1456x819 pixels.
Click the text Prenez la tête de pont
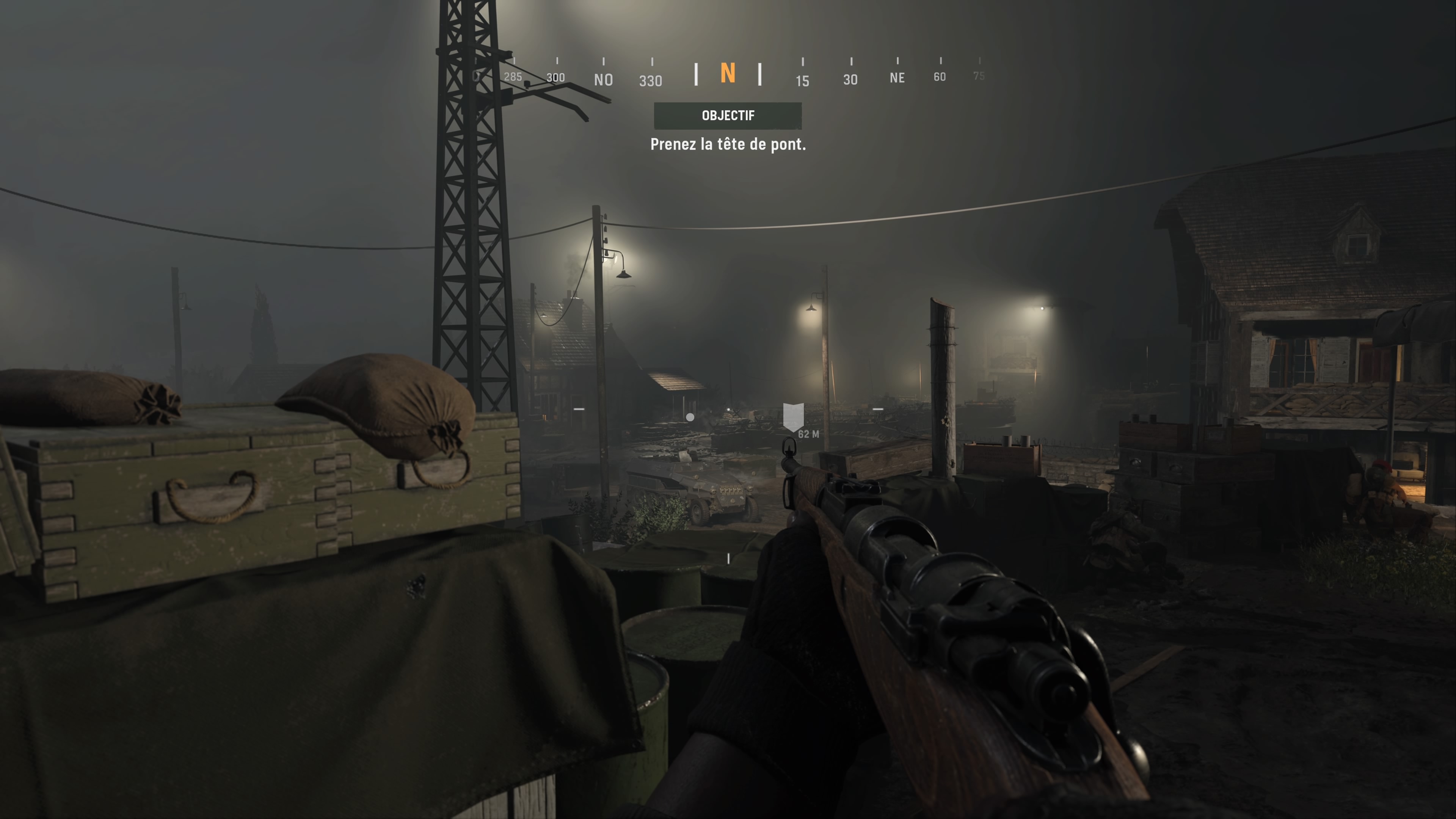pyautogui.click(x=728, y=145)
